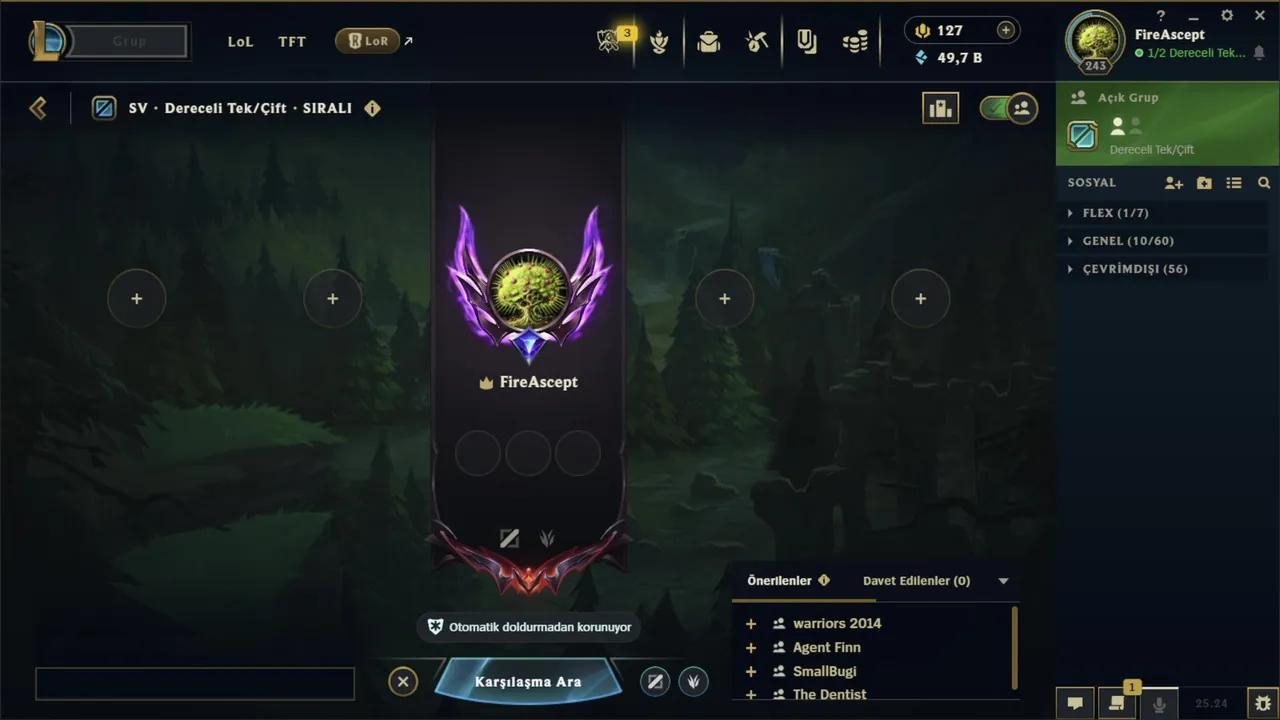Screen dimensions: 1280x720
Task: Open the Collection icon
Action: click(807, 41)
